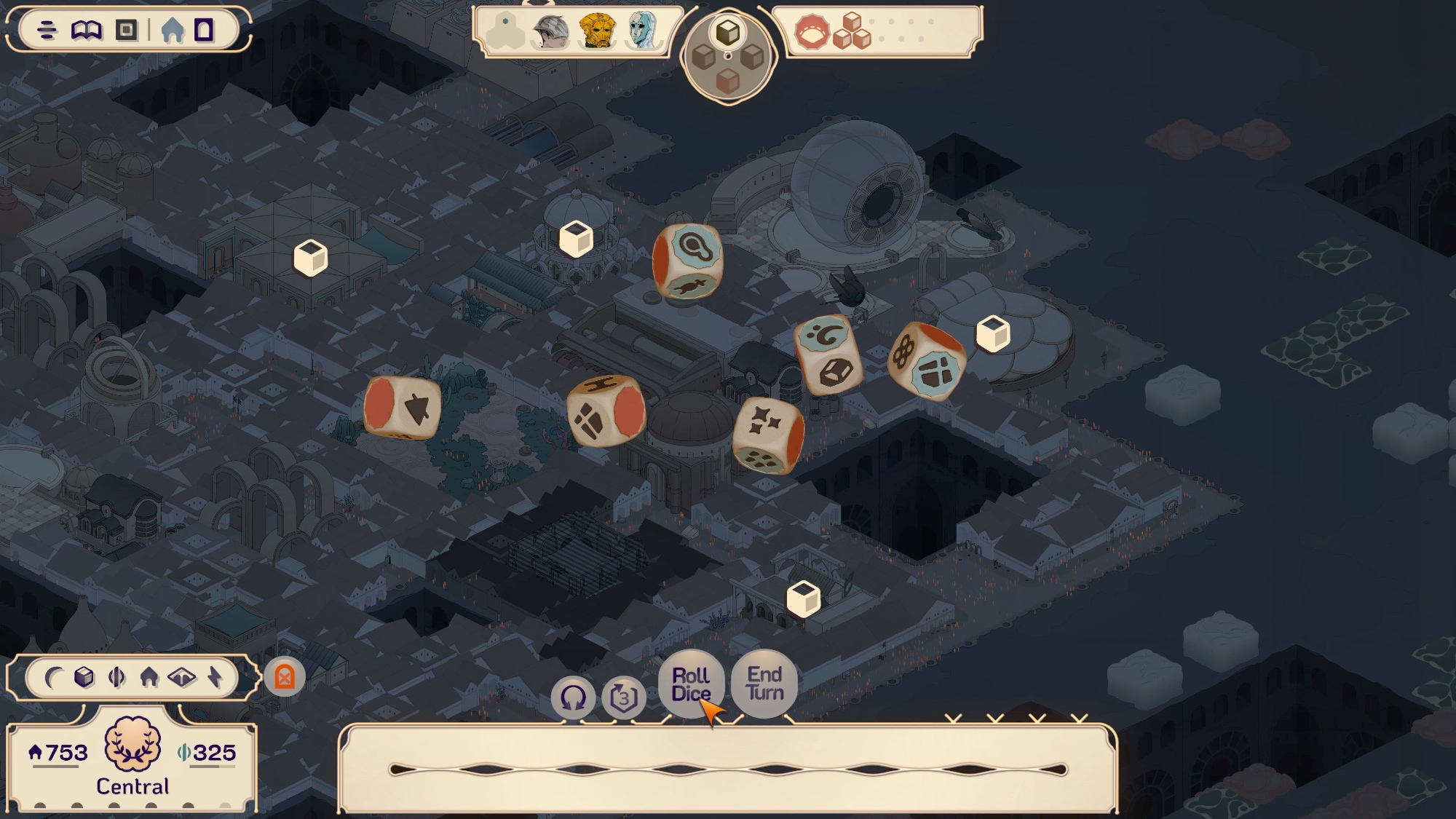
Task: Open the purple card icon
Action: (204, 30)
